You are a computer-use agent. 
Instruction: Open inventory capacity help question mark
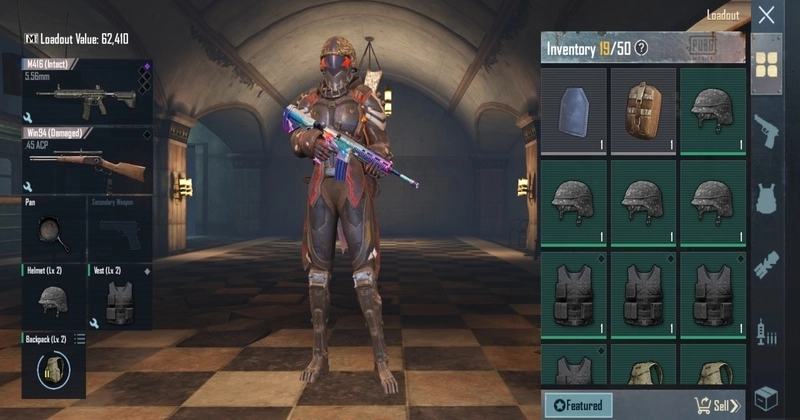(642, 48)
